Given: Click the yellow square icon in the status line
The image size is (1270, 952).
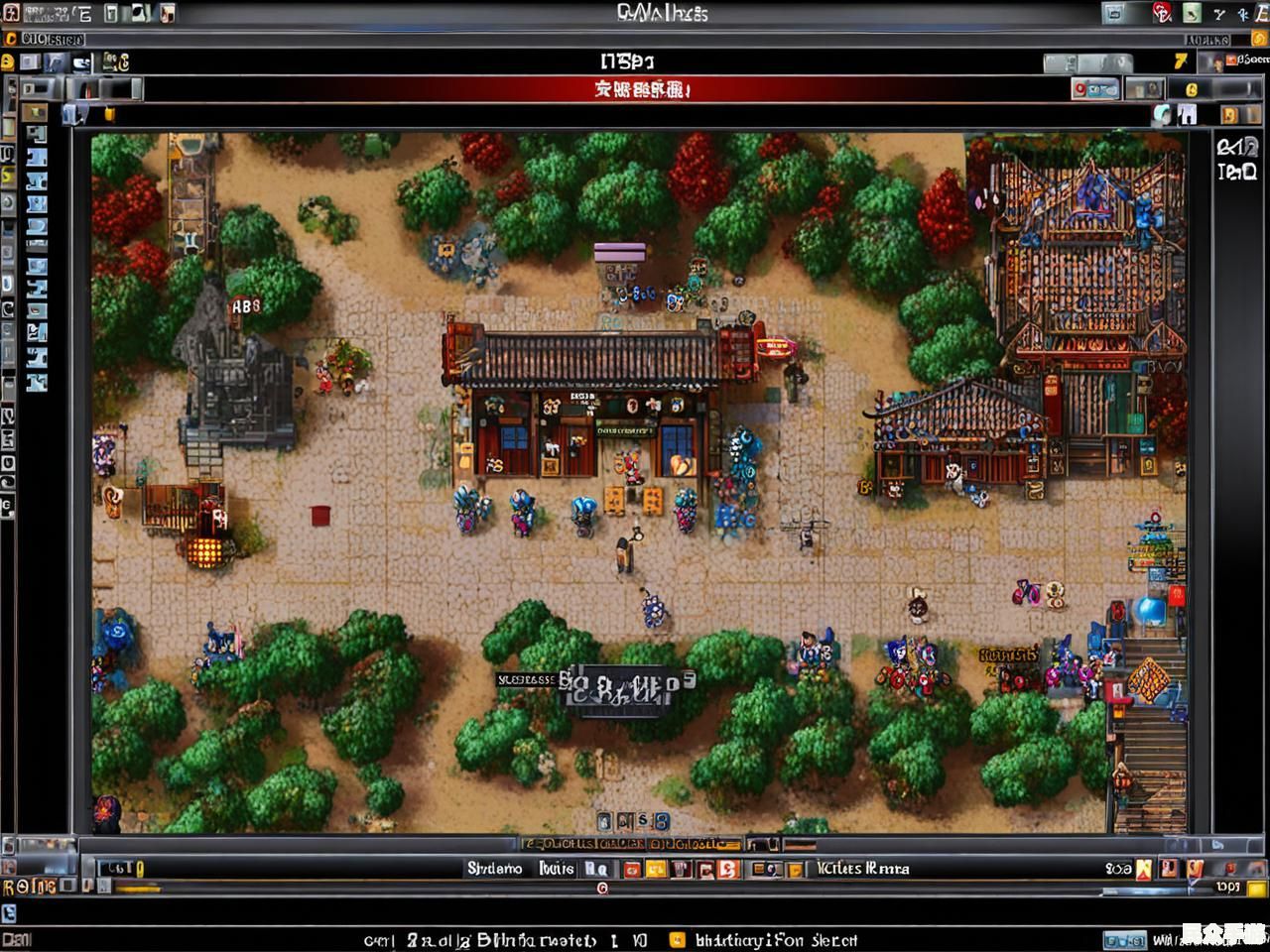Looking at the screenshot, I should (677, 939).
